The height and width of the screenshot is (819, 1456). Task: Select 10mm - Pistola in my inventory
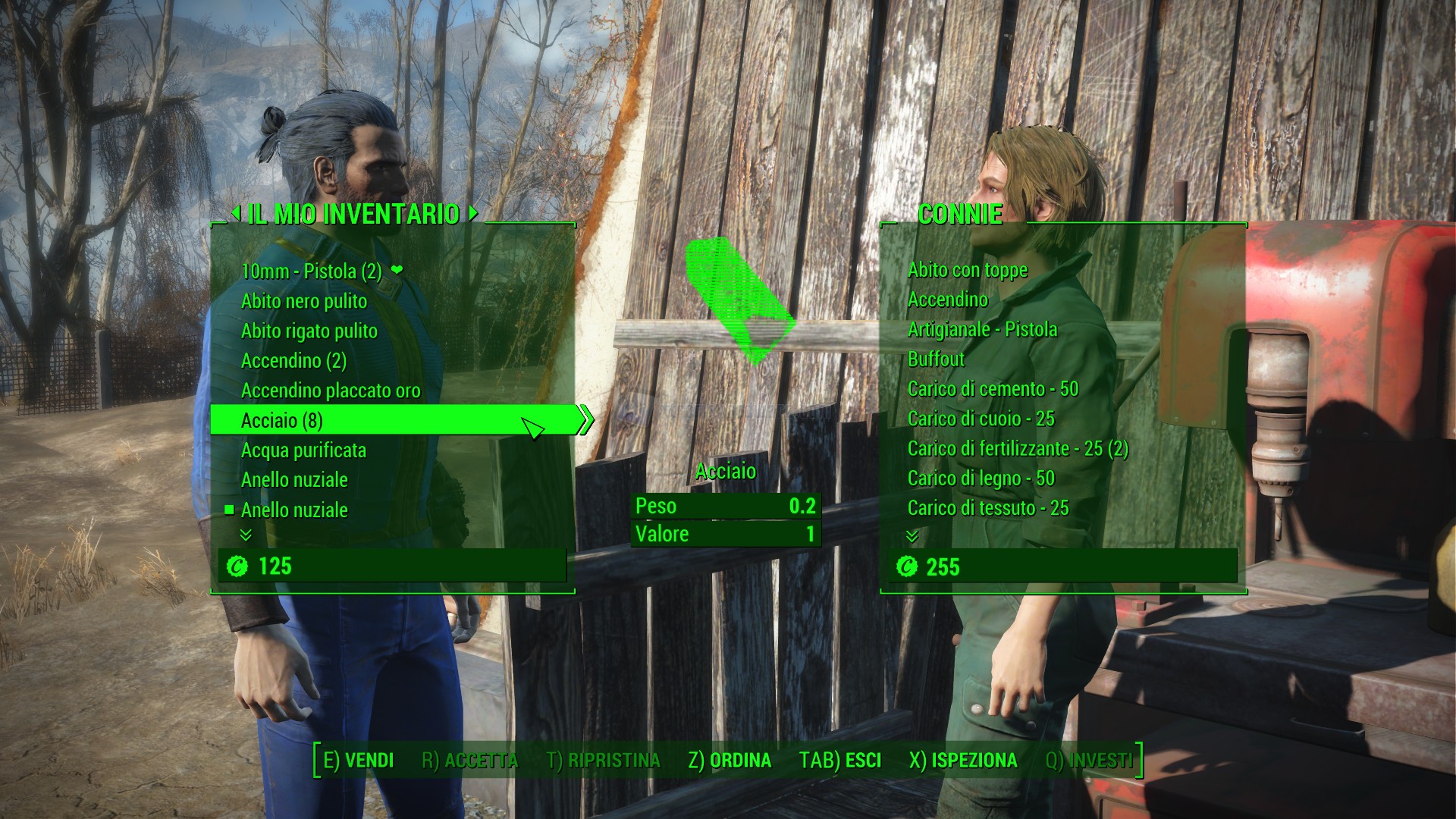[x=311, y=271]
